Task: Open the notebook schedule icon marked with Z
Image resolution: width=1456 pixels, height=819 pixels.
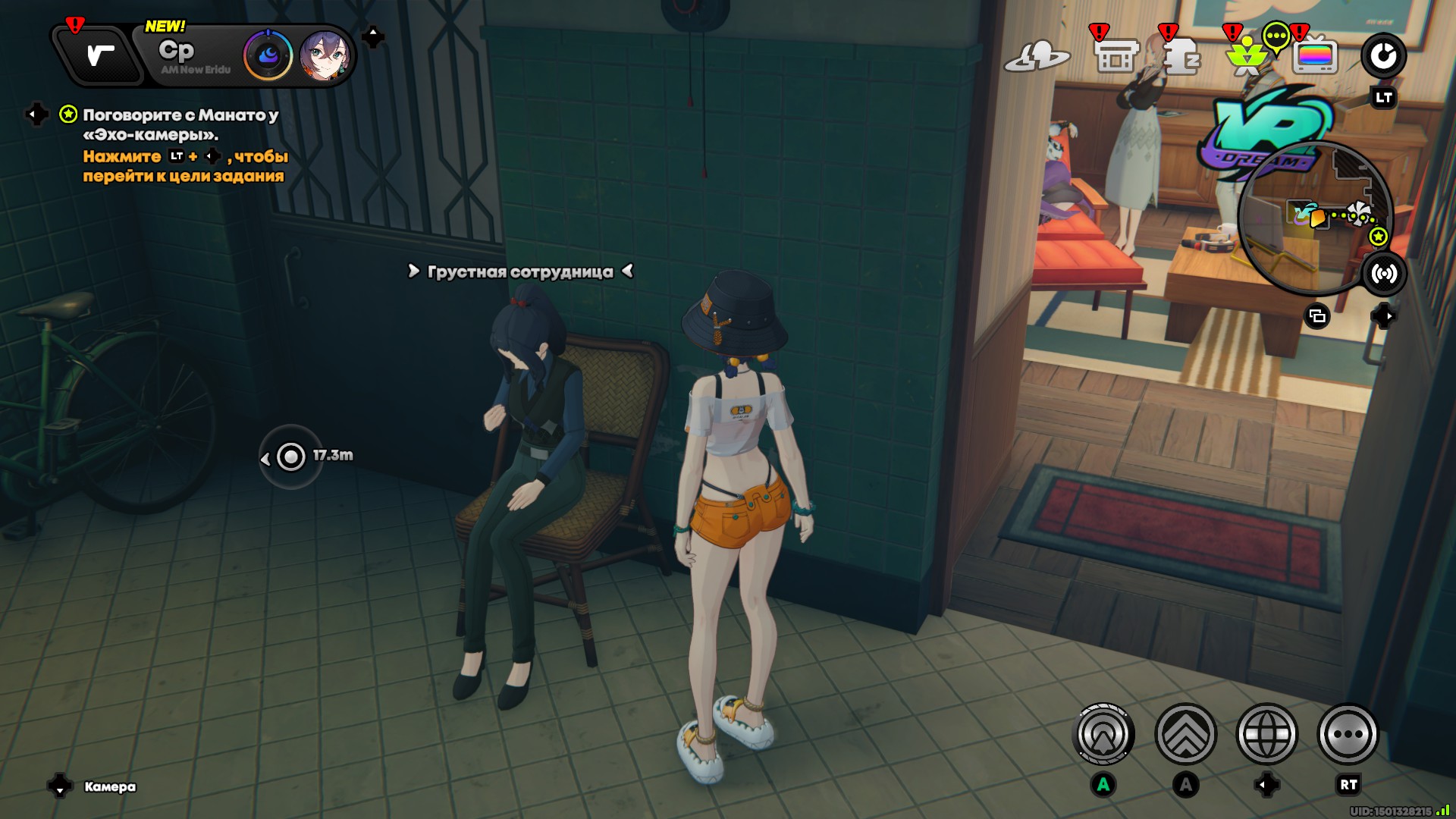Action: tap(1181, 57)
